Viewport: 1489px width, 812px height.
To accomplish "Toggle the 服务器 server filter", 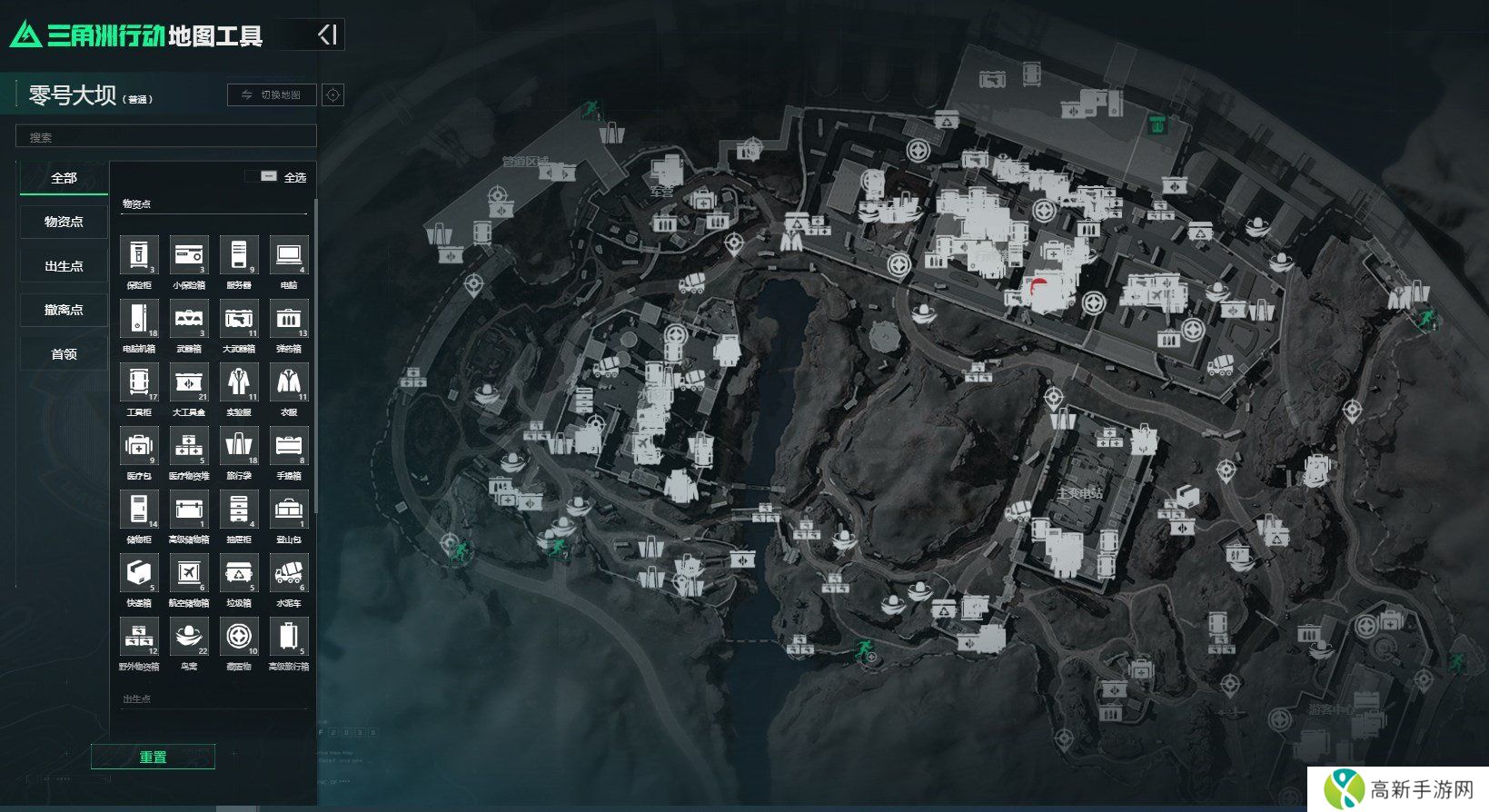I will pyautogui.click(x=239, y=255).
